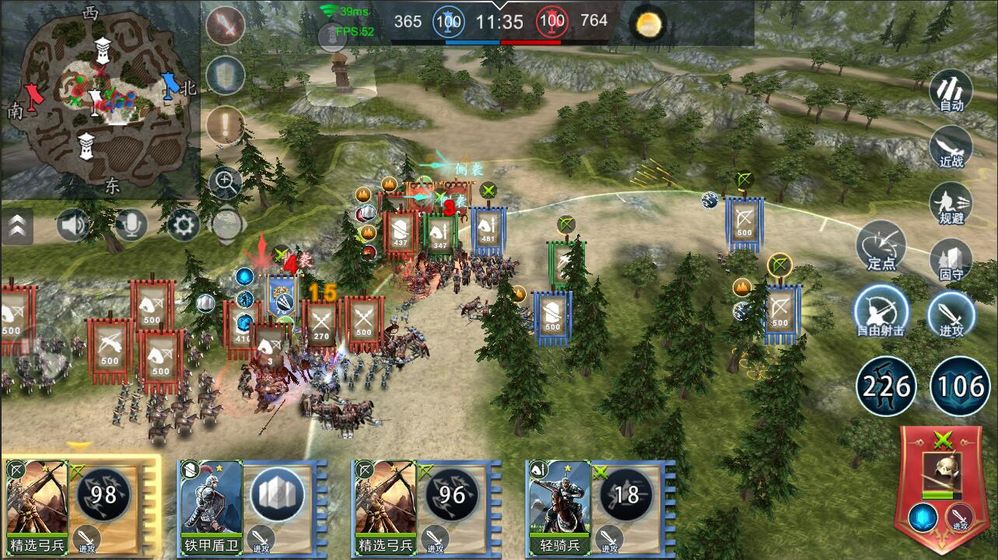Click the magnifier zoom-in button
998x560 pixels.
[227, 182]
